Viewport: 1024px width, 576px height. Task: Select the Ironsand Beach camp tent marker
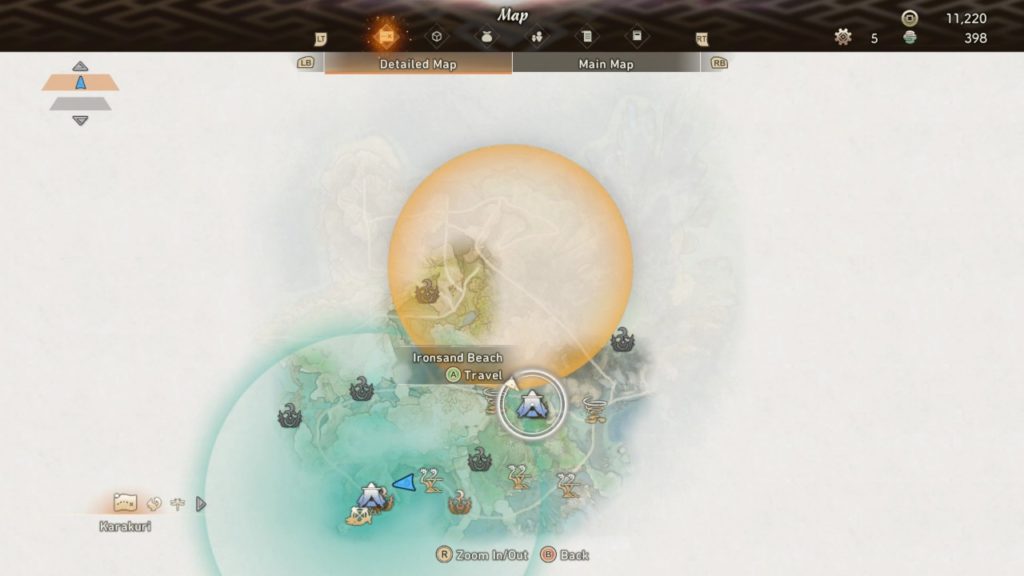532,405
